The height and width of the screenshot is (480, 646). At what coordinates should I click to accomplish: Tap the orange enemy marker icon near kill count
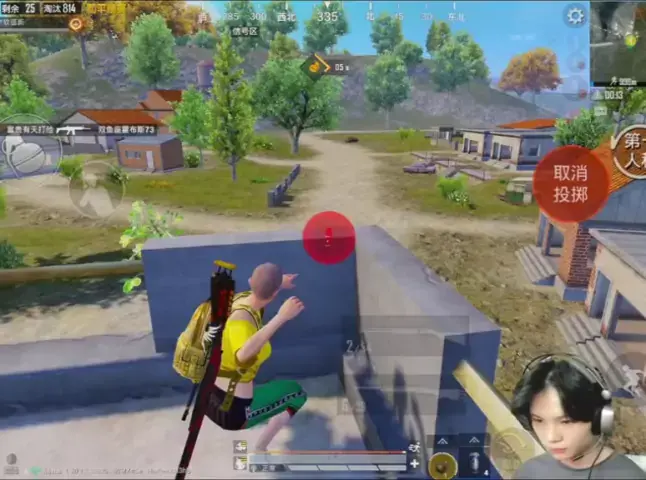tap(75, 22)
